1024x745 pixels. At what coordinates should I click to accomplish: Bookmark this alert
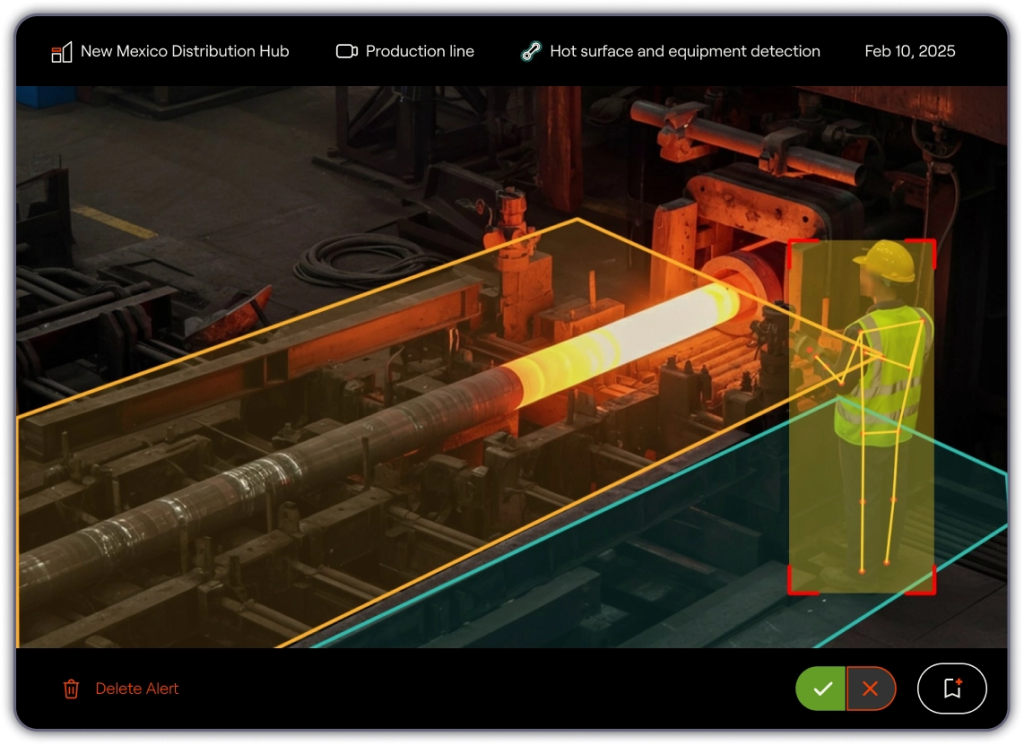pyautogui.click(x=952, y=688)
